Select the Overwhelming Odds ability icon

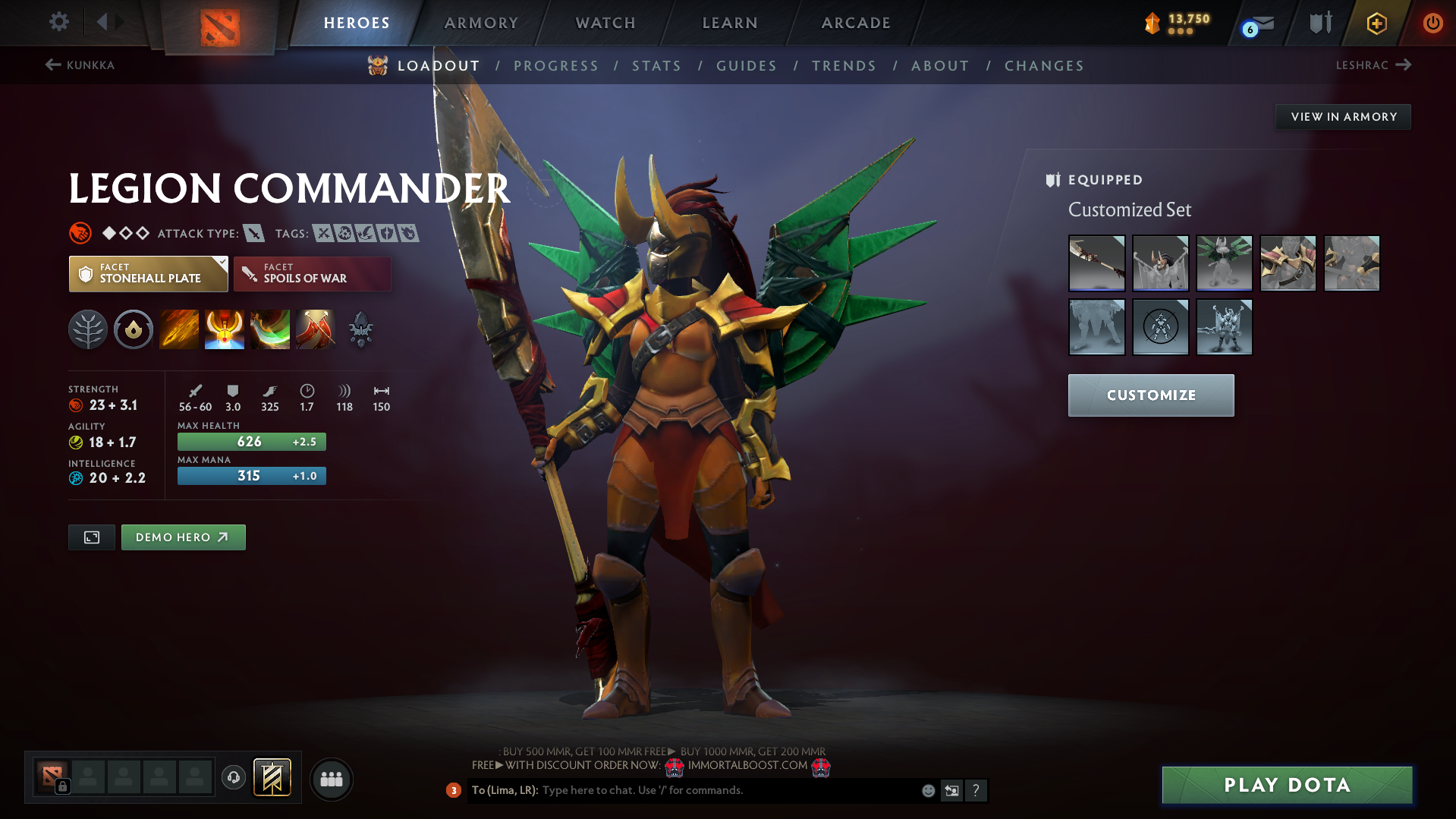[179, 329]
